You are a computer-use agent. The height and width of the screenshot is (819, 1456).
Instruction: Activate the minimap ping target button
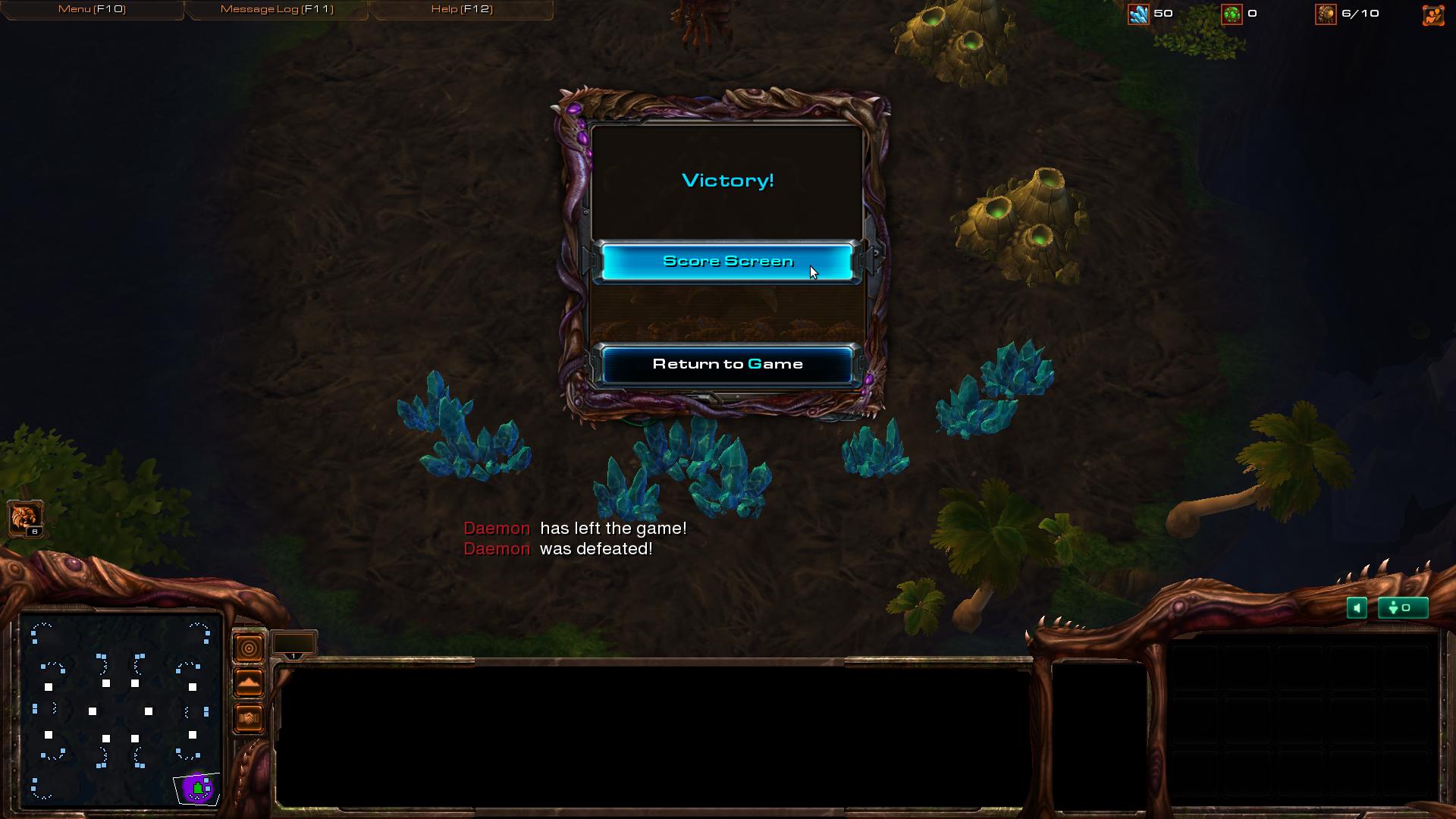pyautogui.click(x=249, y=648)
